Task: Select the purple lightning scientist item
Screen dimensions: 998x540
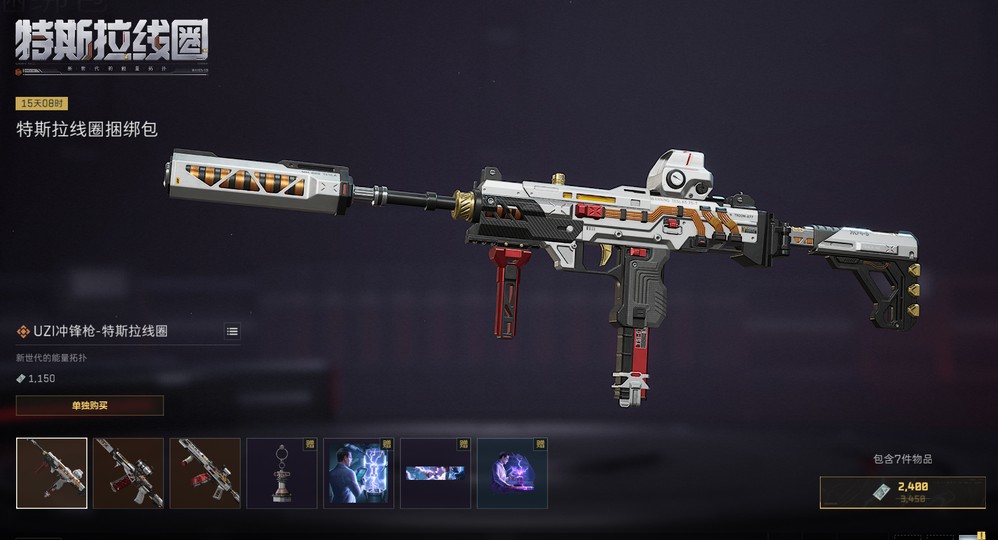Action: [x=512, y=472]
